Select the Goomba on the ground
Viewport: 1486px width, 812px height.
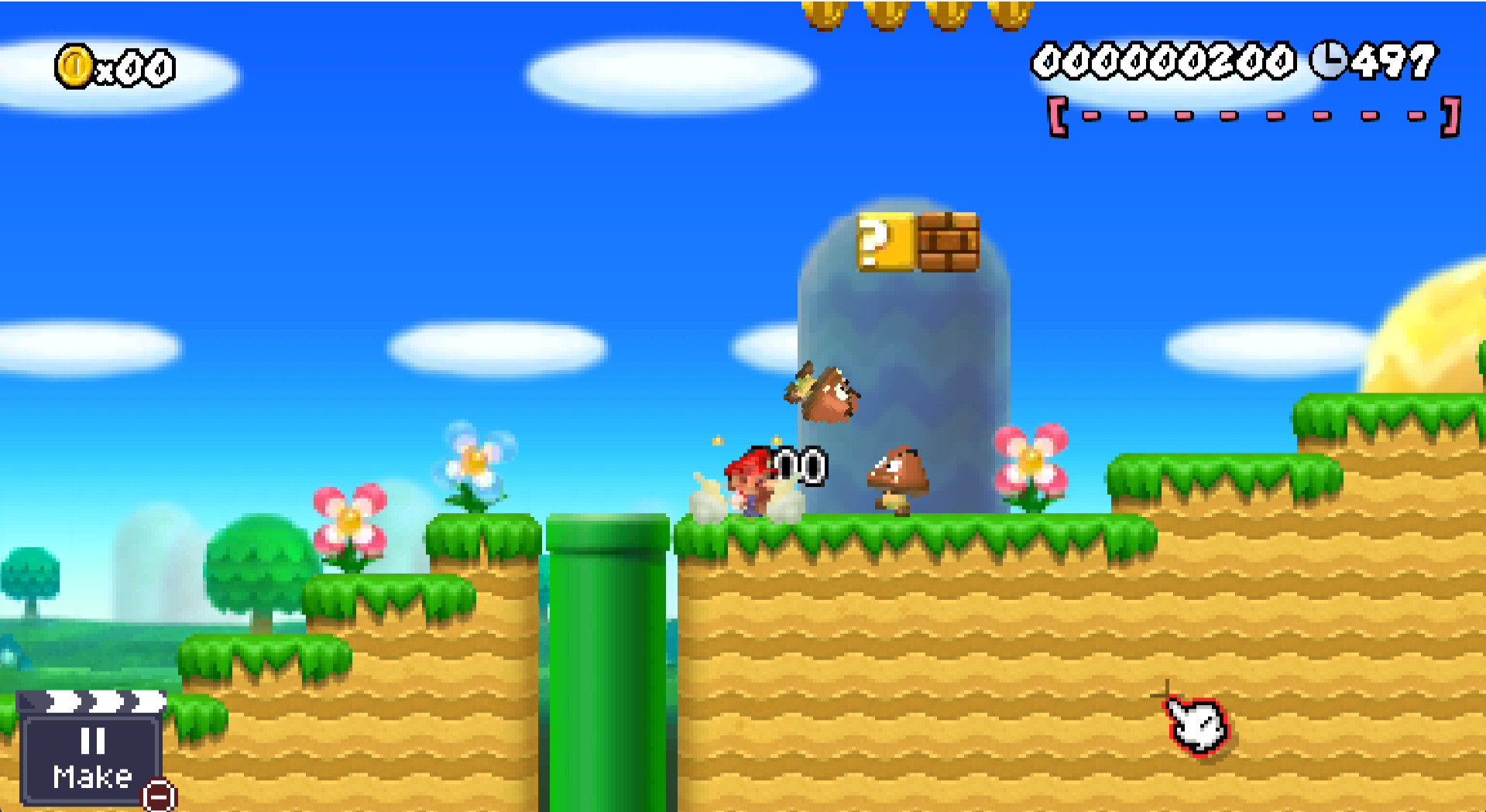898,476
